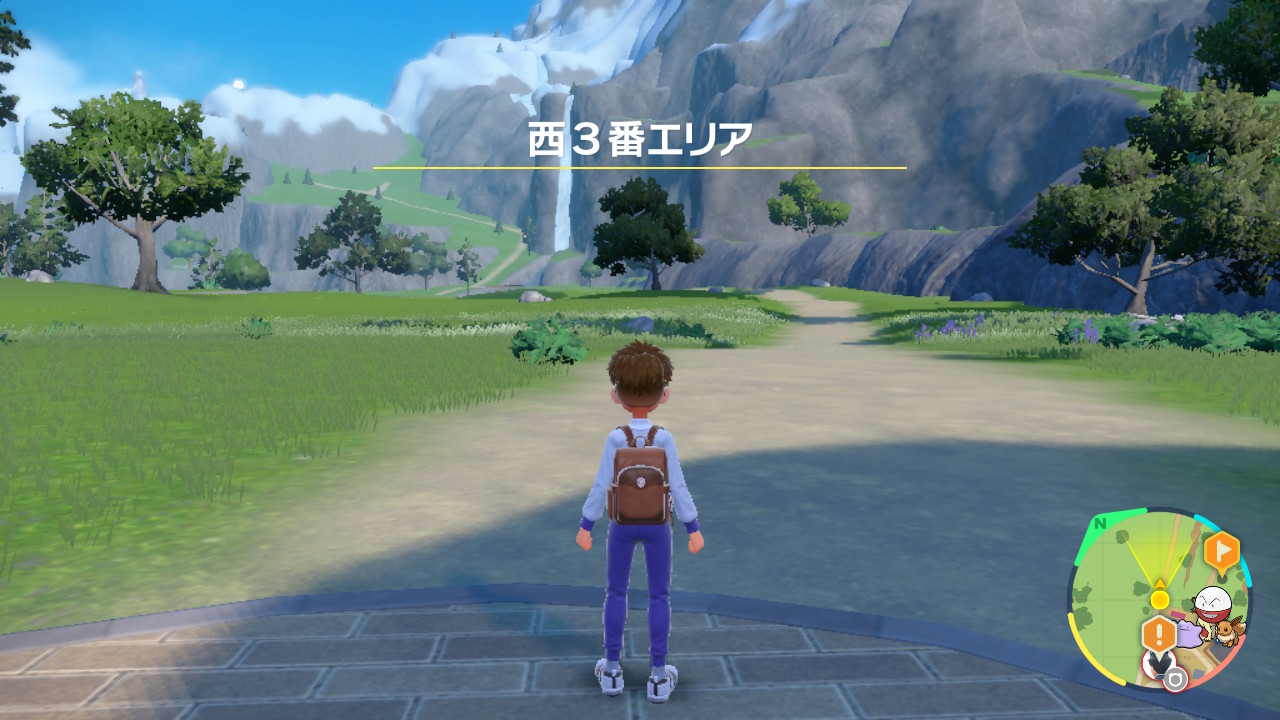Screen dimensions: 1280x720
Task: Click the yellow underline beneath the area title
Action: [640, 166]
